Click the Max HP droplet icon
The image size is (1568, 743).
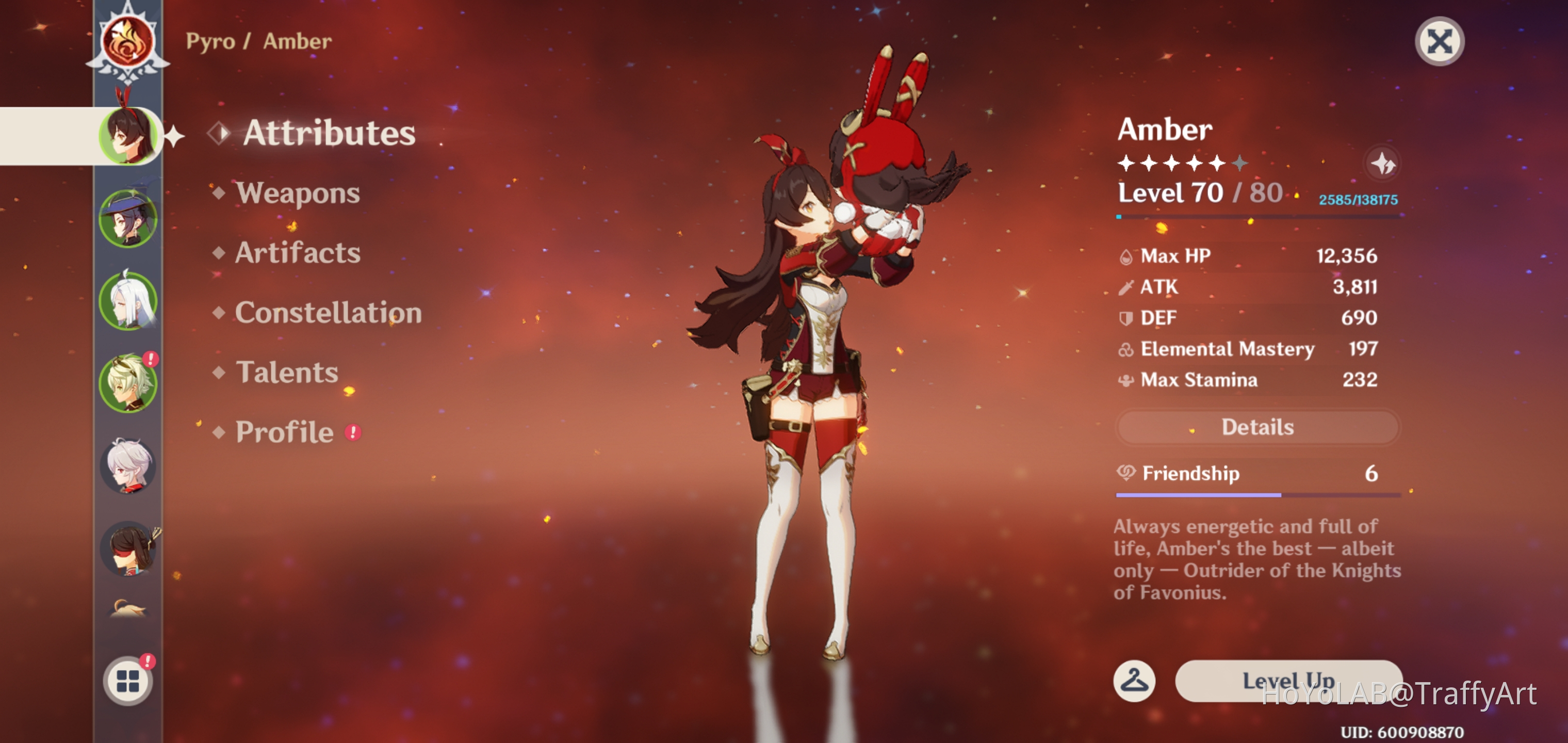tap(1126, 256)
